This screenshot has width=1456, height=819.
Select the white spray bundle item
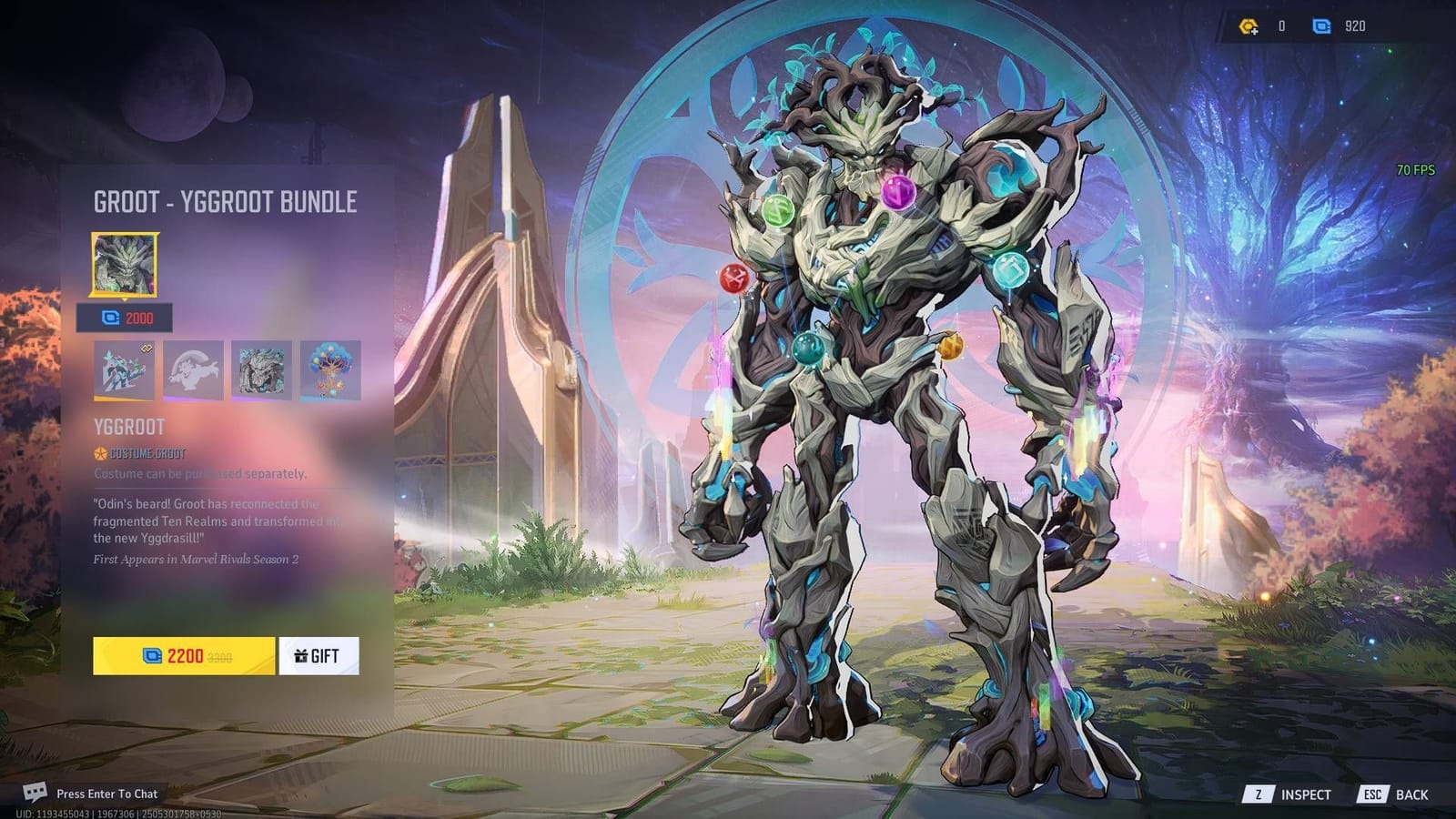(194, 369)
